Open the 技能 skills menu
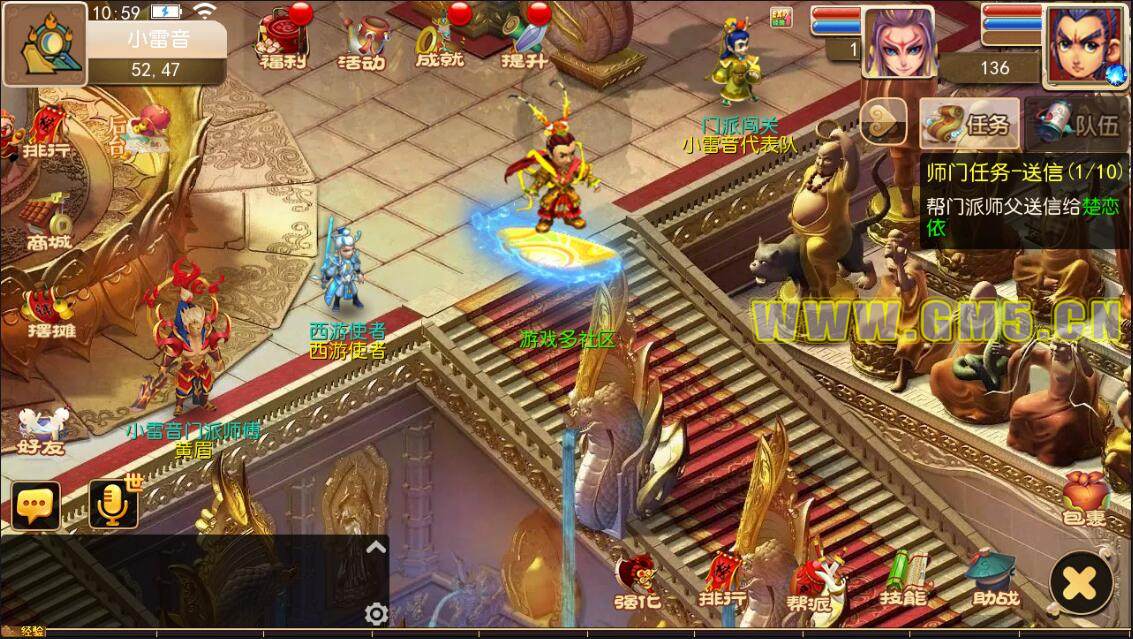This screenshot has height=639, width=1133. (901, 578)
